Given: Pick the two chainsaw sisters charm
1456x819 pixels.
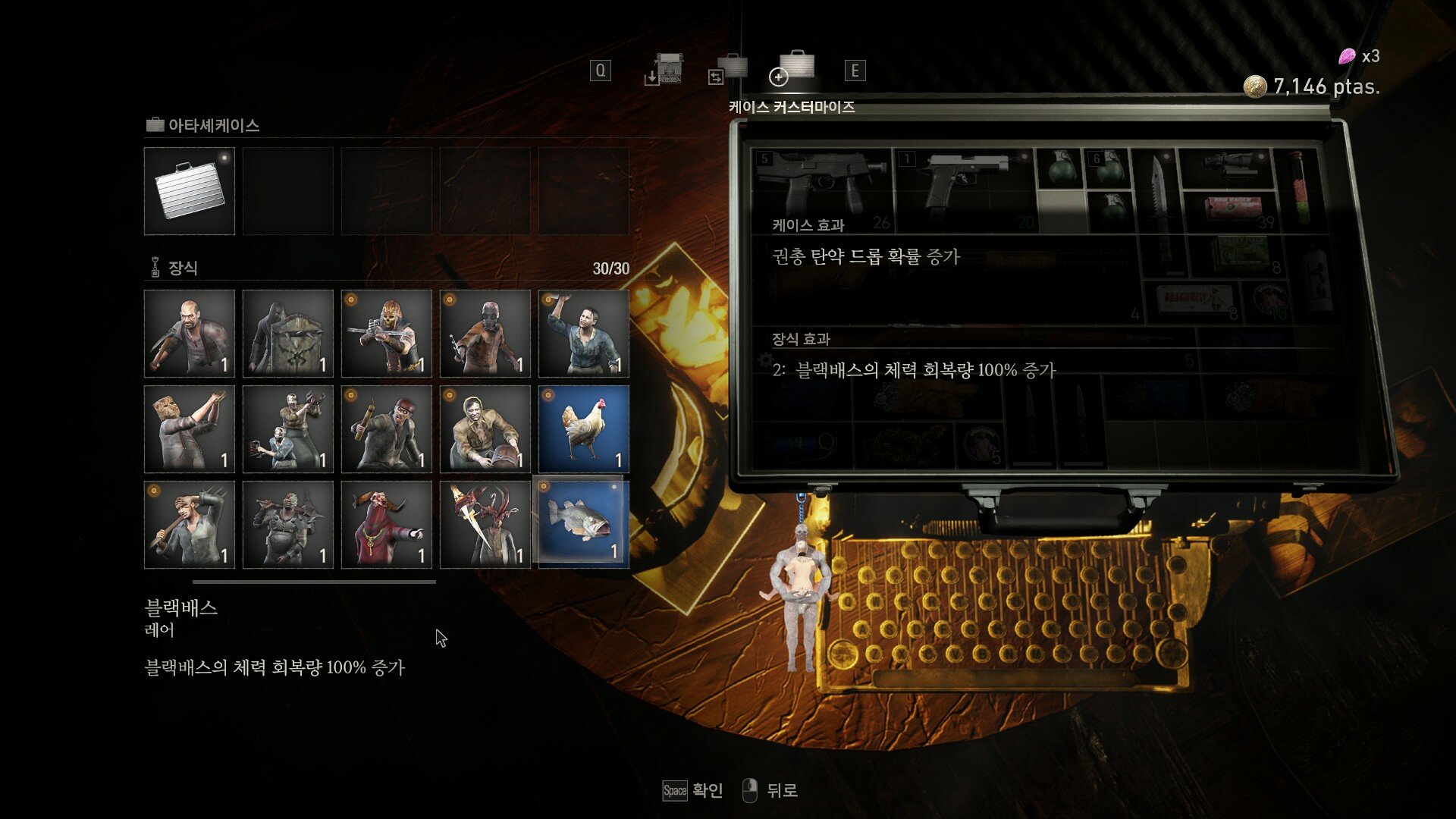Looking at the screenshot, I should (288, 429).
